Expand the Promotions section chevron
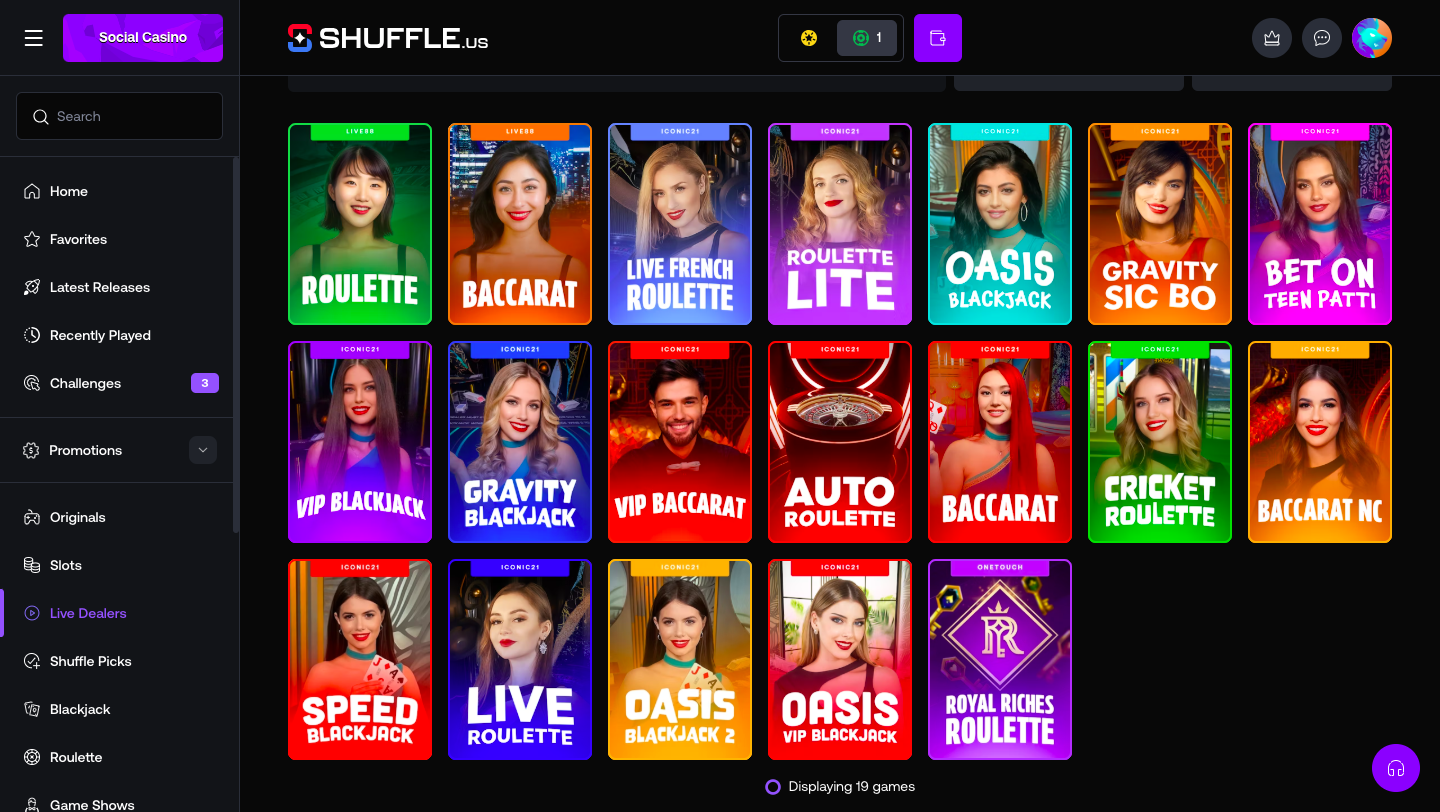This screenshot has height=812, width=1440. pos(203,450)
